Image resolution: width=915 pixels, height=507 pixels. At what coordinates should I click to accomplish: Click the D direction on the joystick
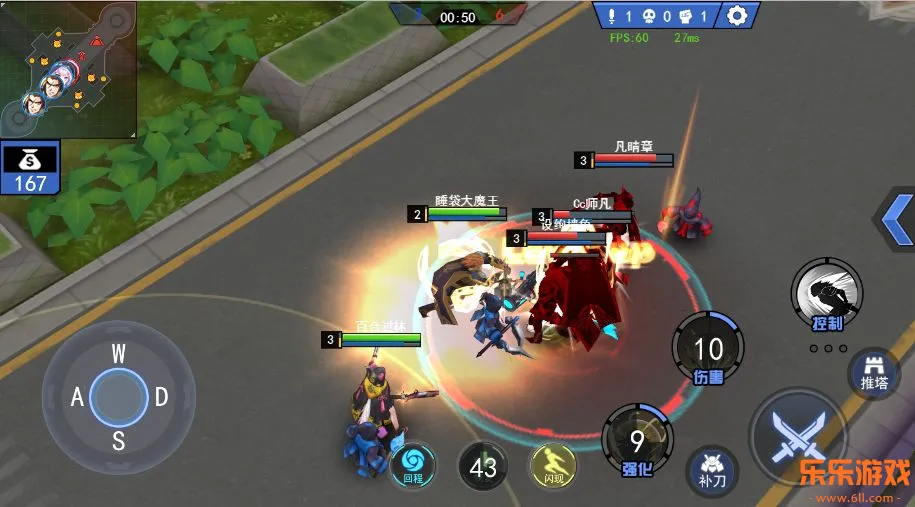(x=160, y=397)
